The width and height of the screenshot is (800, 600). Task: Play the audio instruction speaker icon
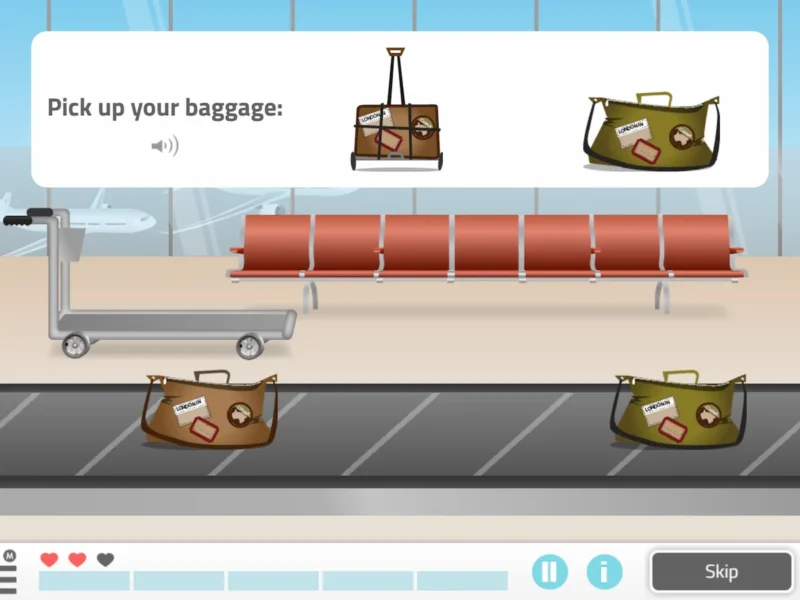click(x=164, y=147)
